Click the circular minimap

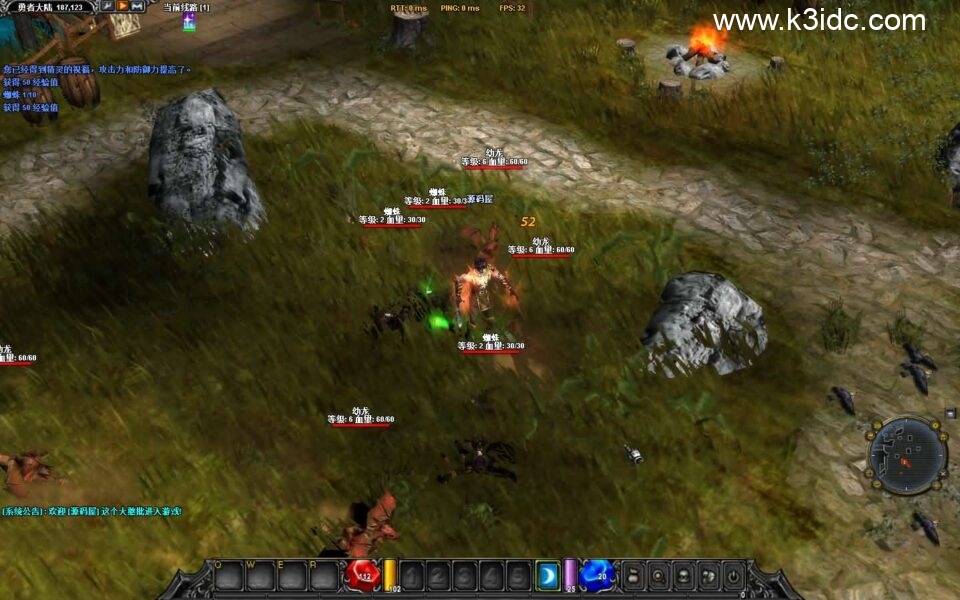pyautogui.click(x=907, y=456)
